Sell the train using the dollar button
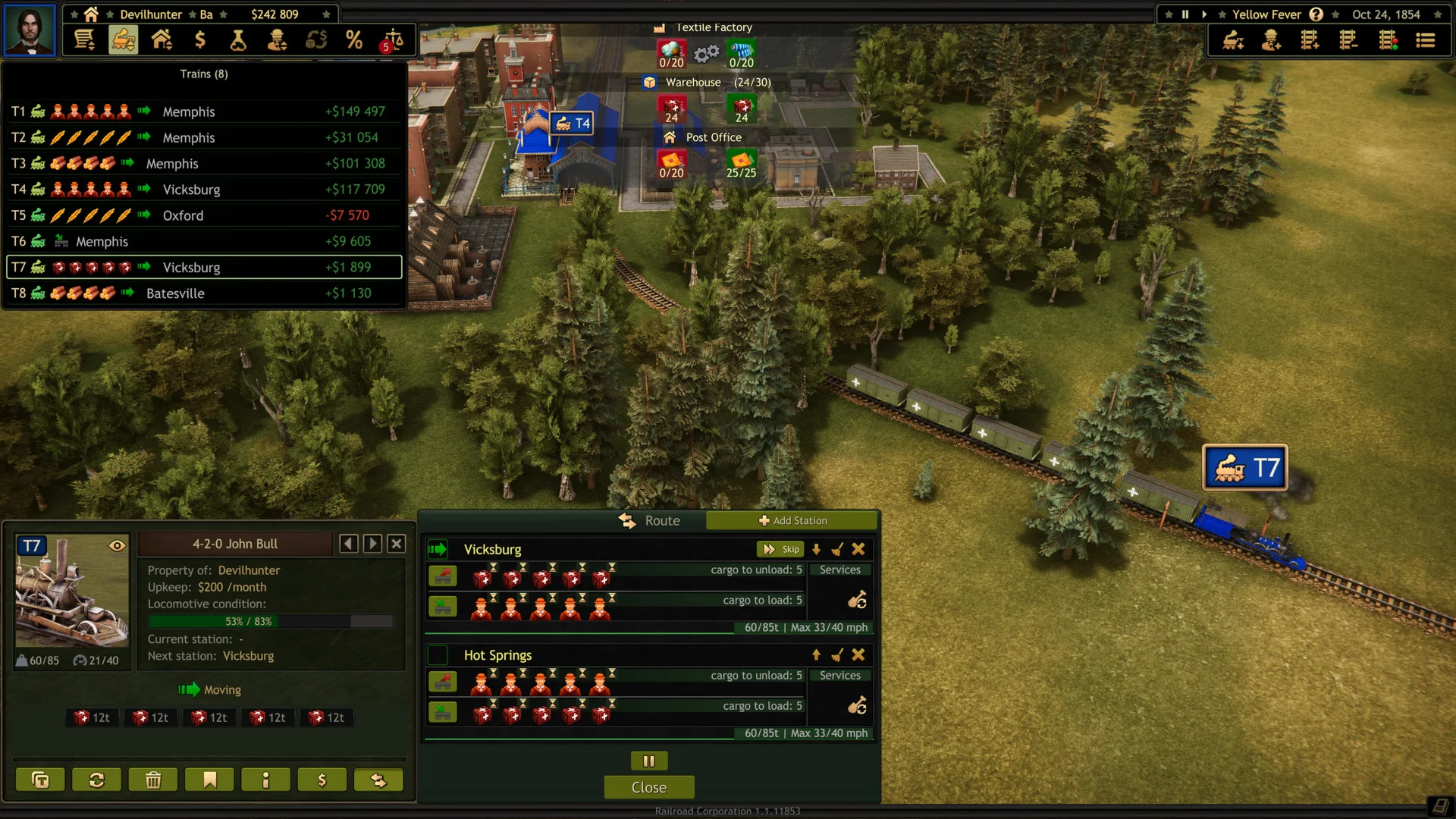The height and width of the screenshot is (819, 1456). click(x=322, y=780)
